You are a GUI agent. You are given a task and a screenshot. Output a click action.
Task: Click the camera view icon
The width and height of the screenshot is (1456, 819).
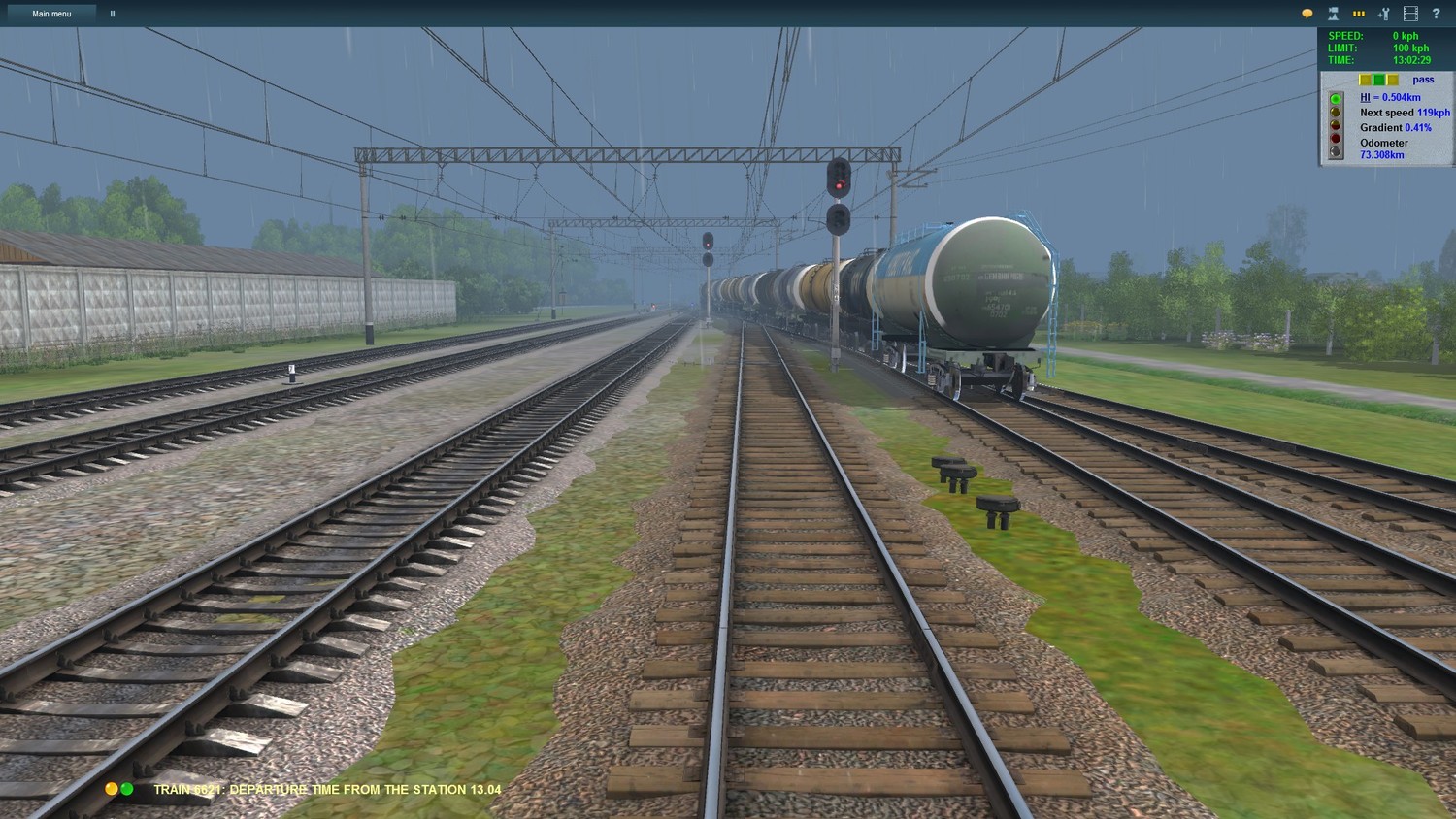tap(1333, 14)
